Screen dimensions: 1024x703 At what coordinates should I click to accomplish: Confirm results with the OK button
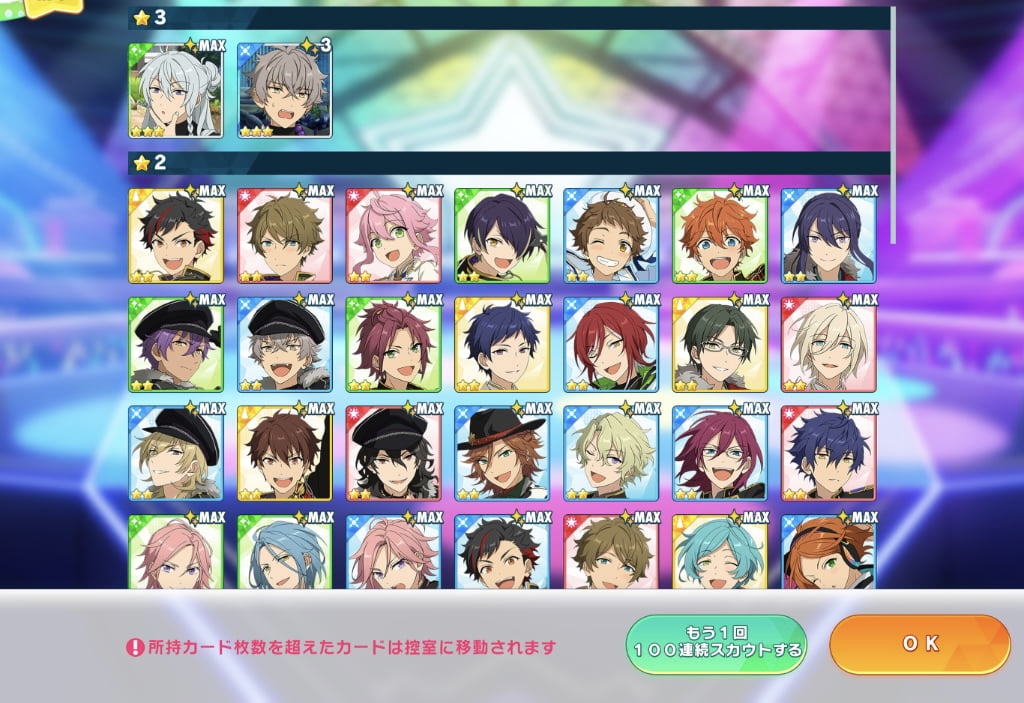coord(919,644)
